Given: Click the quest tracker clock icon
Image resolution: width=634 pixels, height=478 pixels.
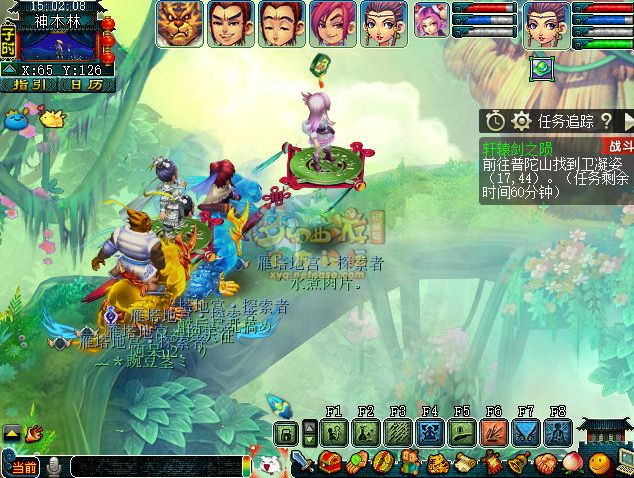Looking at the screenshot, I should point(496,121).
